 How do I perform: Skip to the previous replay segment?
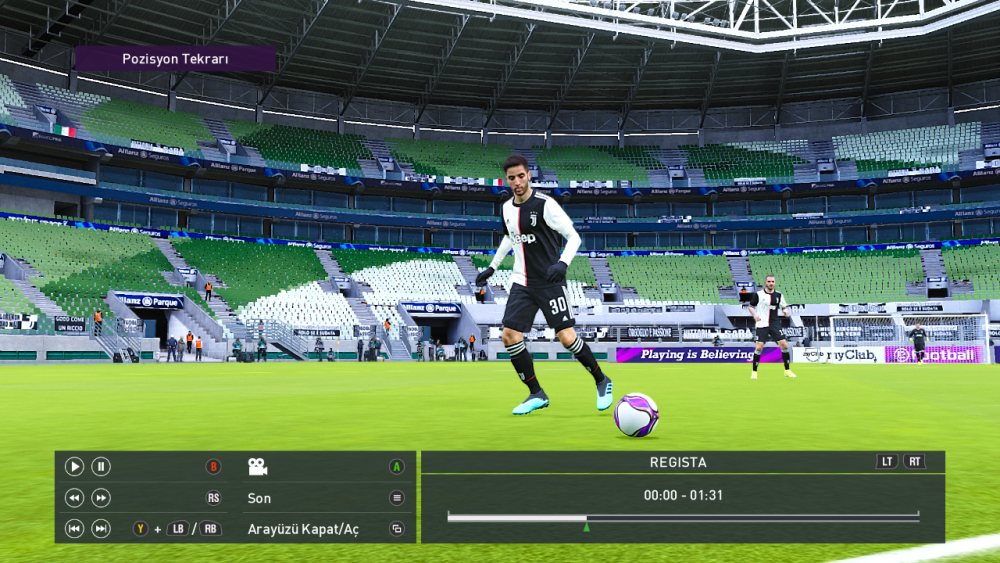pos(74,529)
